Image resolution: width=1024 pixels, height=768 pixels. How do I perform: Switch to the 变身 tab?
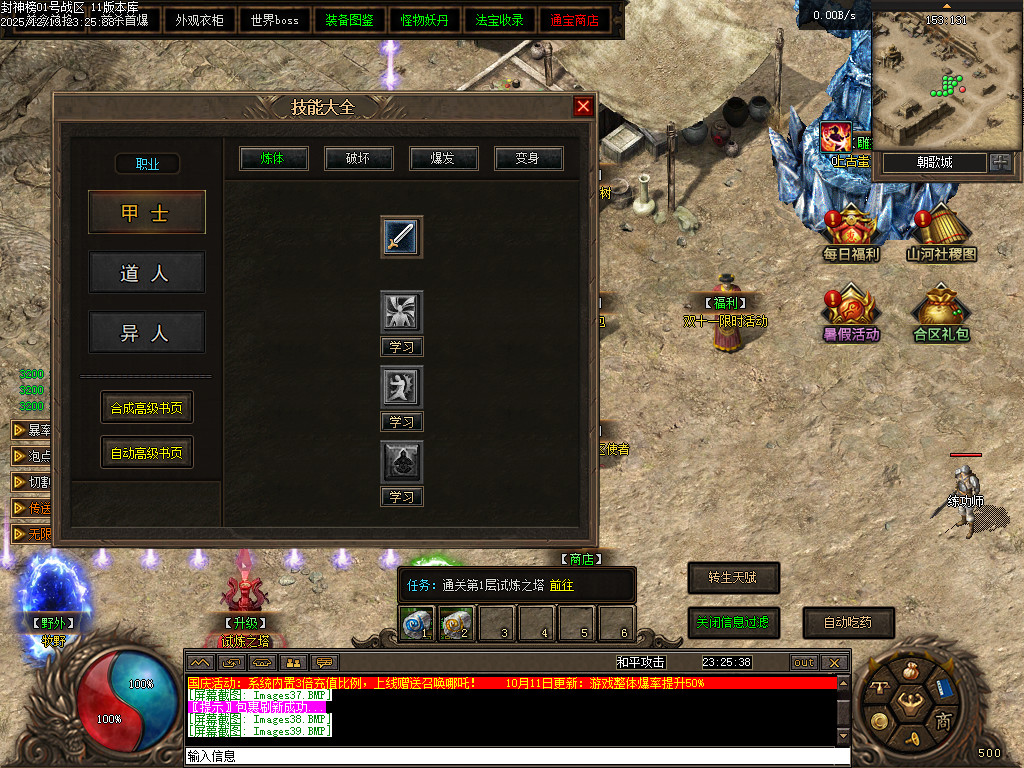coord(529,158)
